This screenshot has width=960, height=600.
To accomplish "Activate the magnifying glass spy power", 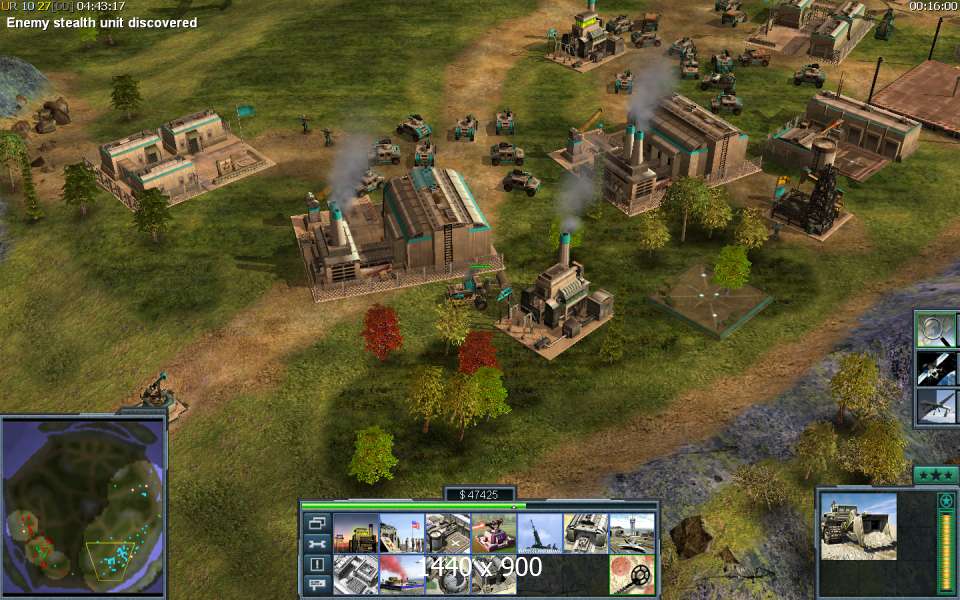I will click(x=937, y=330).
